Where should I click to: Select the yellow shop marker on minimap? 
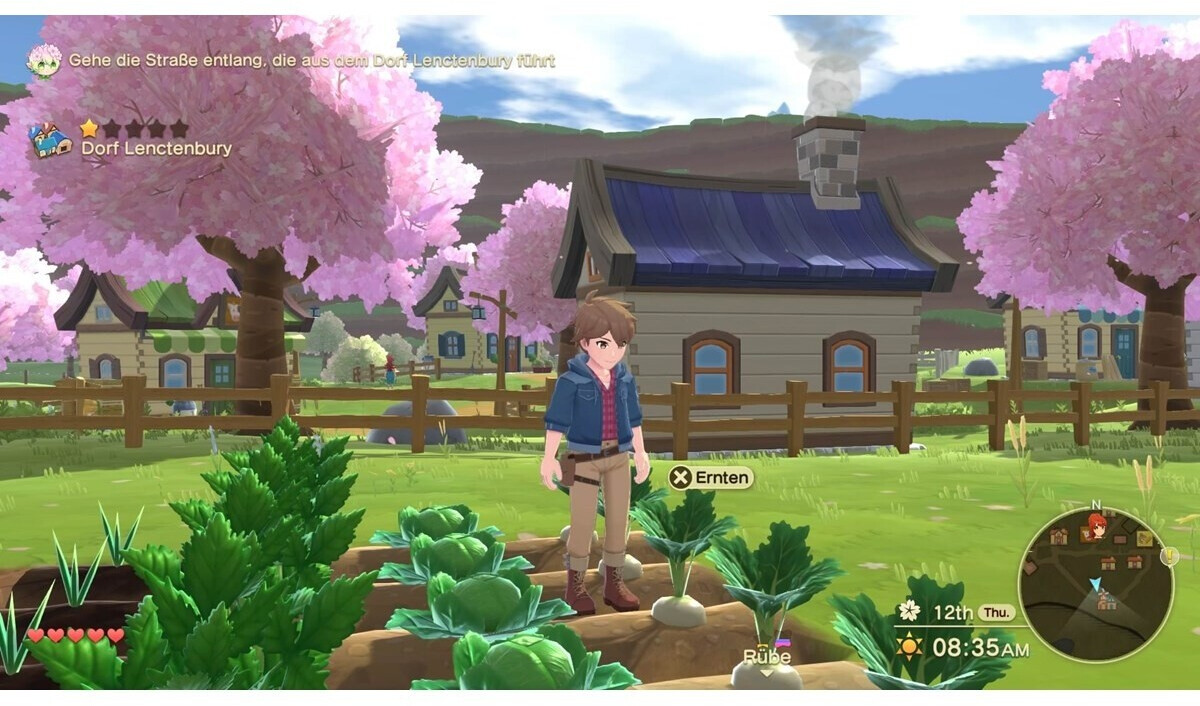pyautogui.click(x=1145, y=539)
